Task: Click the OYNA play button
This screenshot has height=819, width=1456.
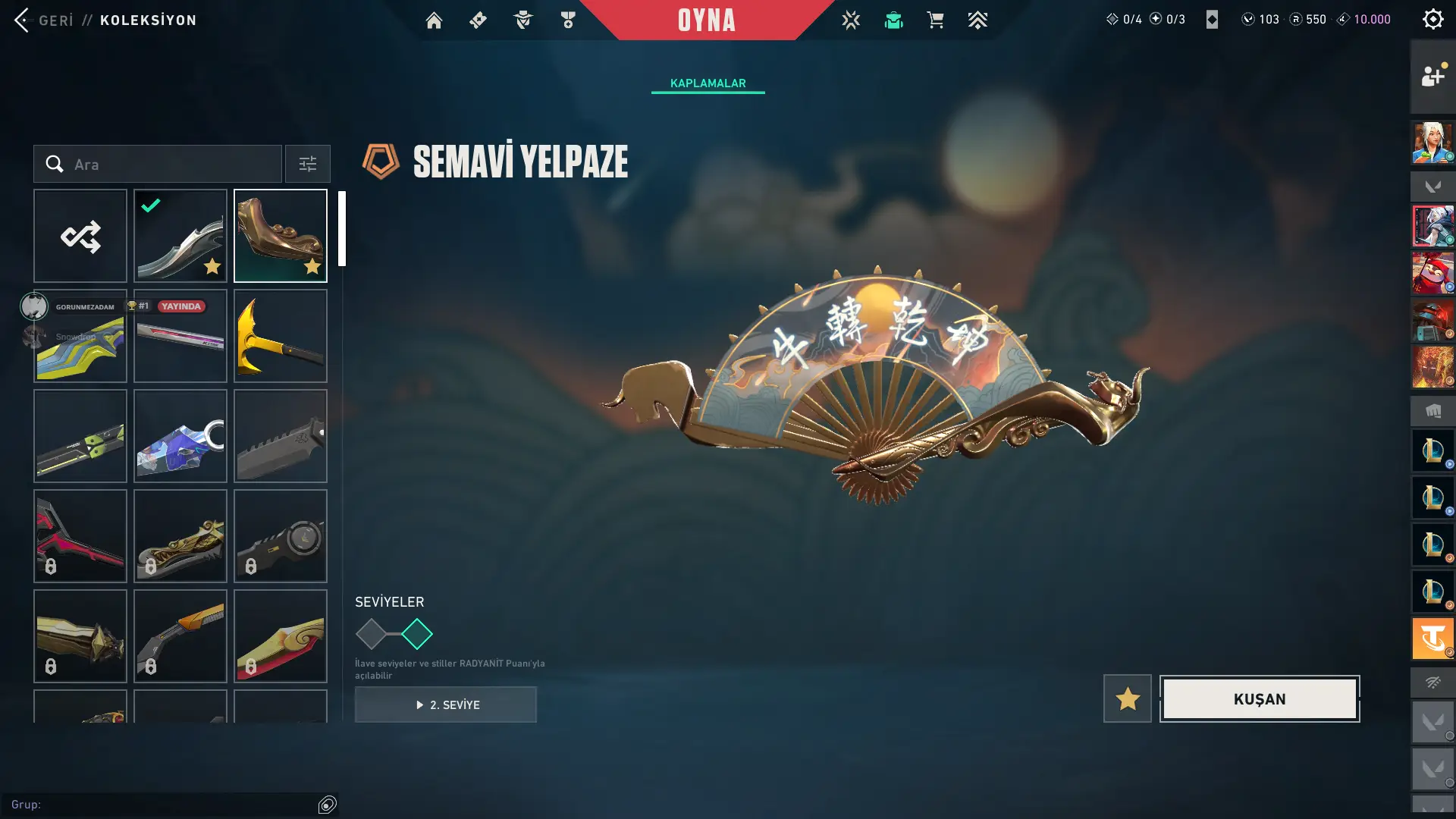Action: [706, 20]
